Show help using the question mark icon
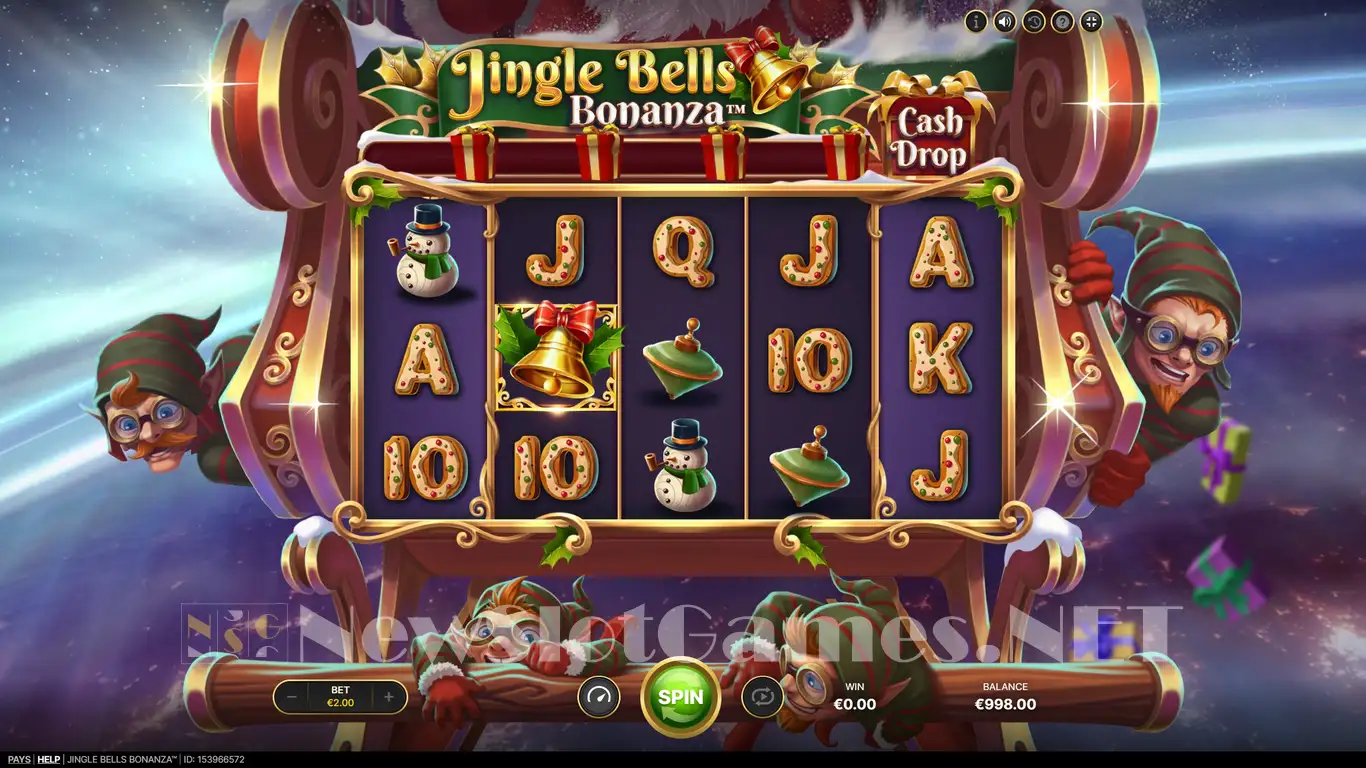The width and height of the screenshot is (1366, 768). pyautogui.click(x=1062, y=21)
